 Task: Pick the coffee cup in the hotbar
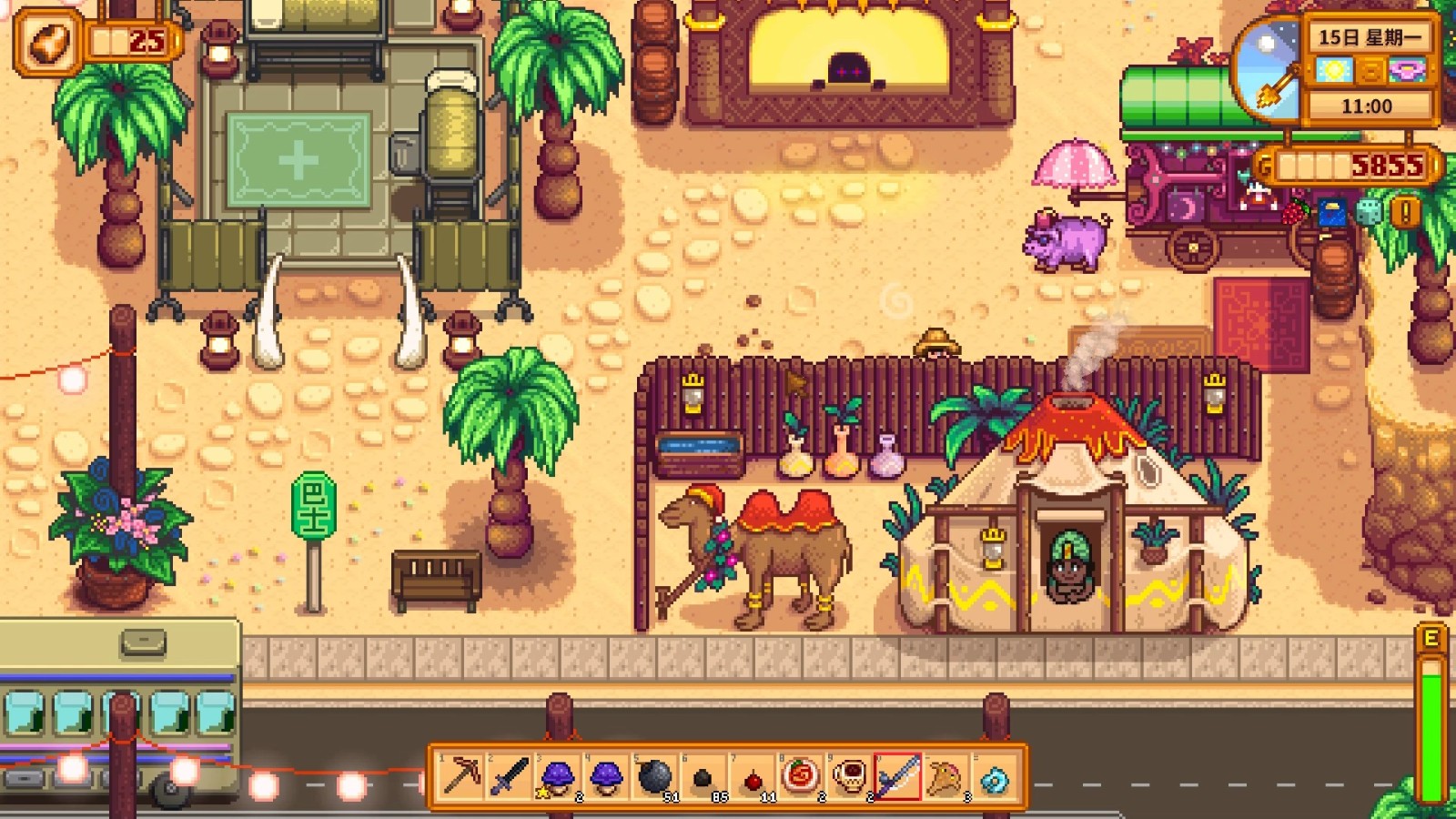pyautogui.click(x=849, y=777)
